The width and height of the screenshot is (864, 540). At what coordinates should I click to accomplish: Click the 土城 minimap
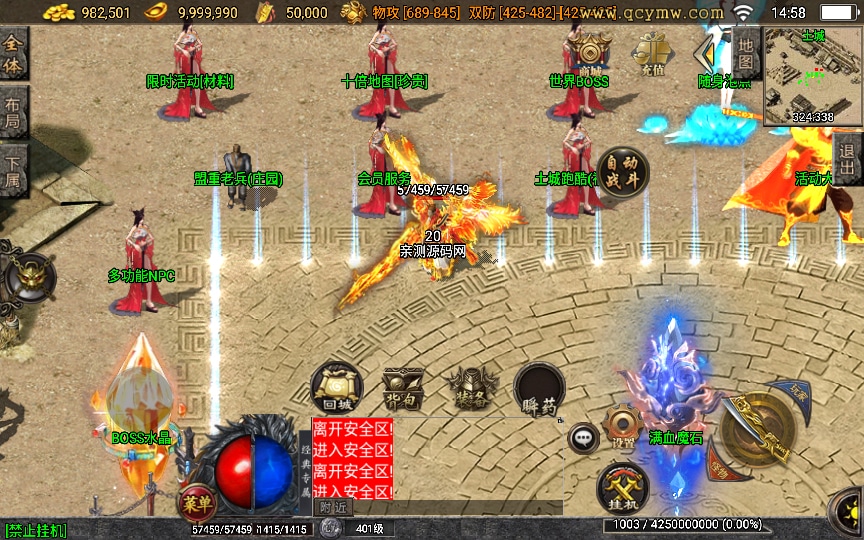click(812, 76)
